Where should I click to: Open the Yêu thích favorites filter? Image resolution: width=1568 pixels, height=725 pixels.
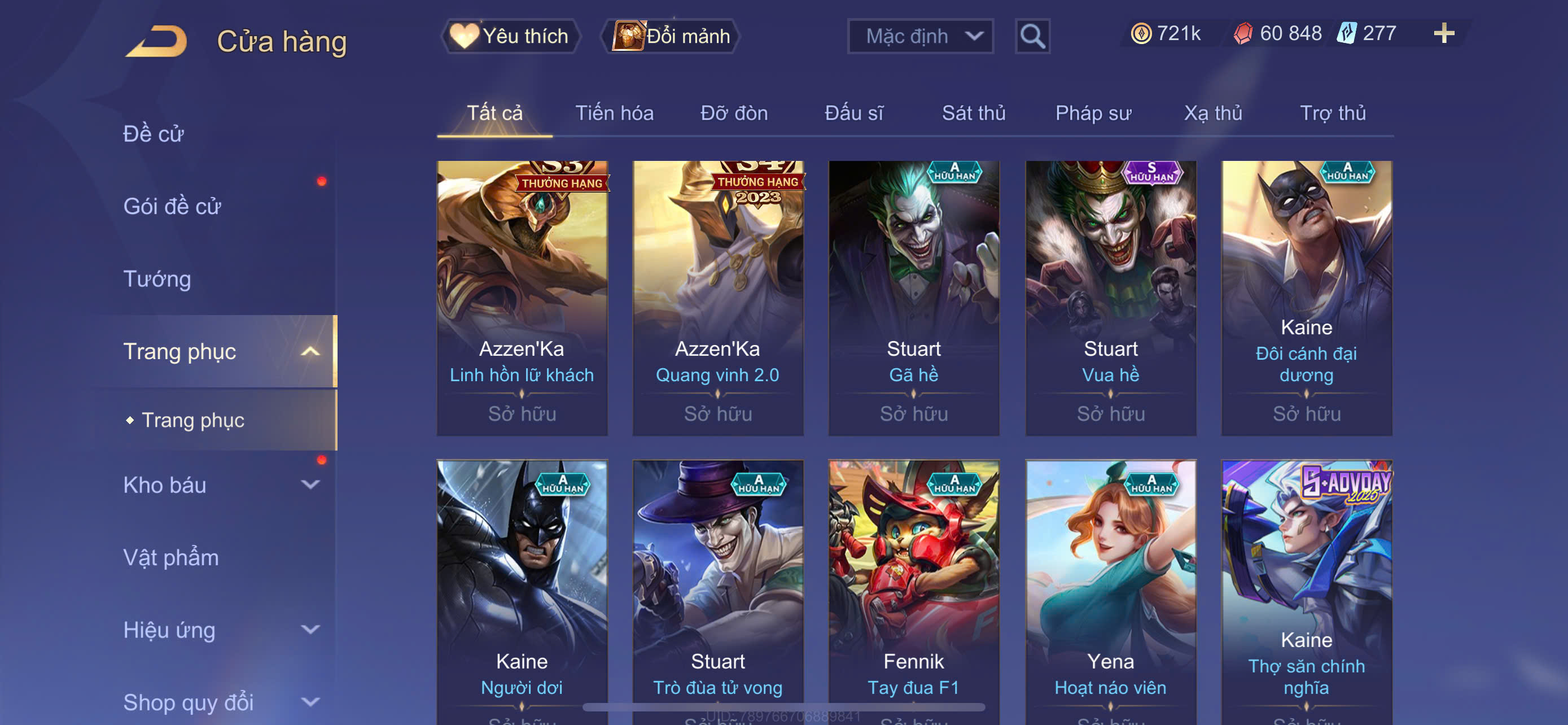coord(510,36)
